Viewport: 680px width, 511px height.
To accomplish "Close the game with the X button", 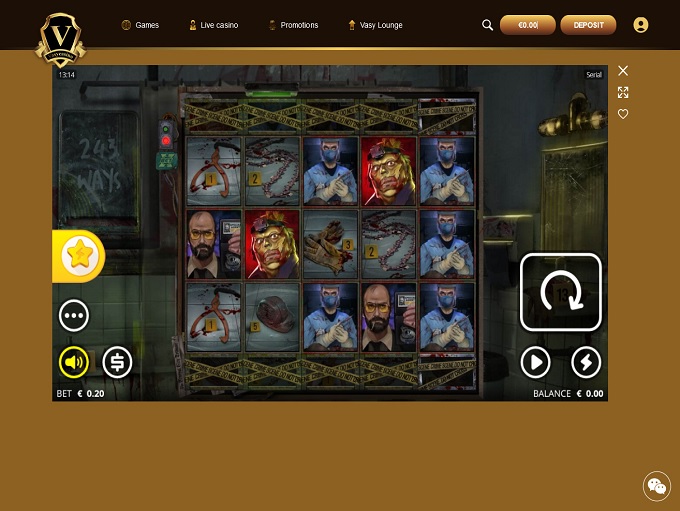I will pyautogui.click(x=623, y=70).
